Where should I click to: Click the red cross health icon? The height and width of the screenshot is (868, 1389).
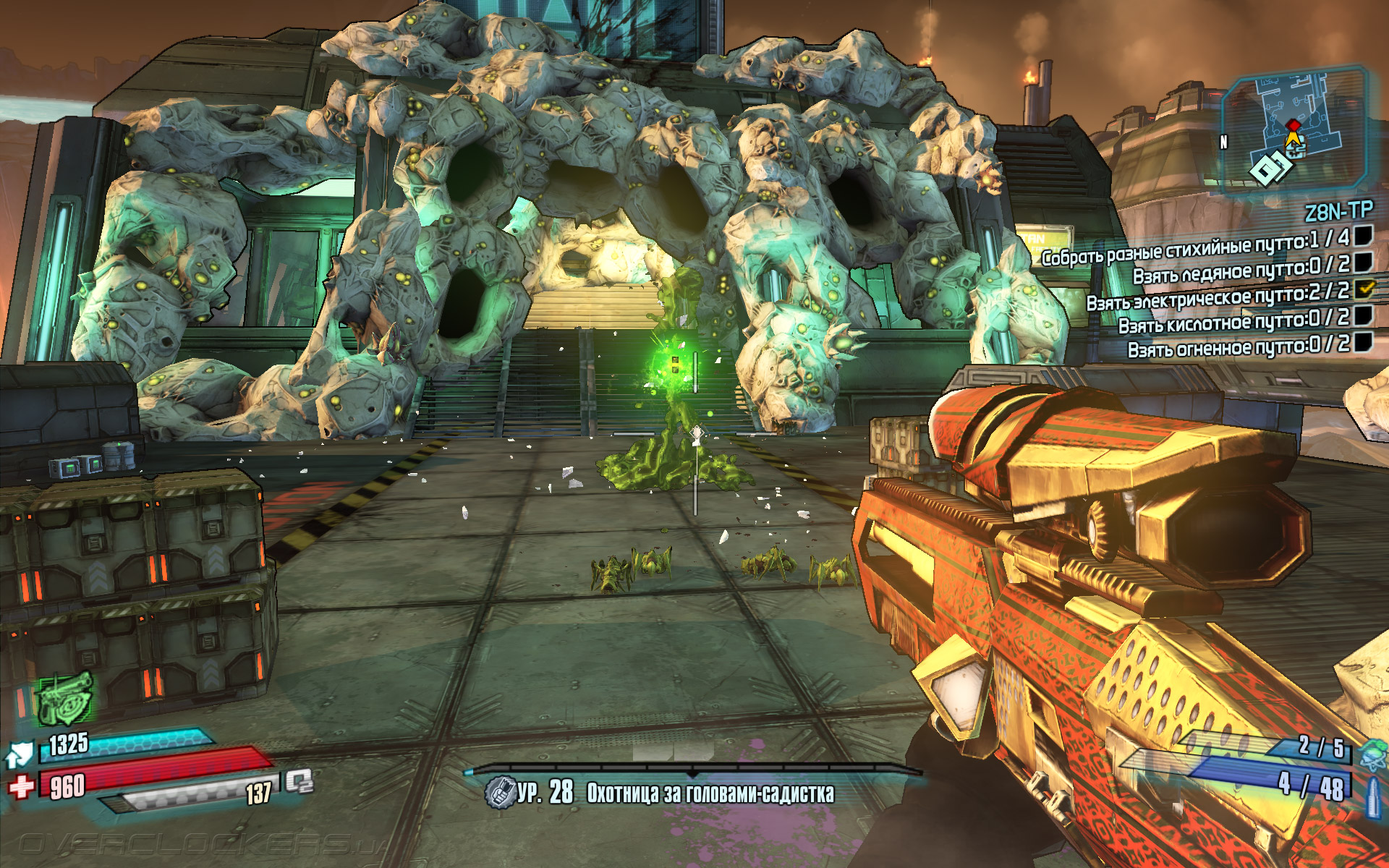pyautogui.click(x=22, y=786)
